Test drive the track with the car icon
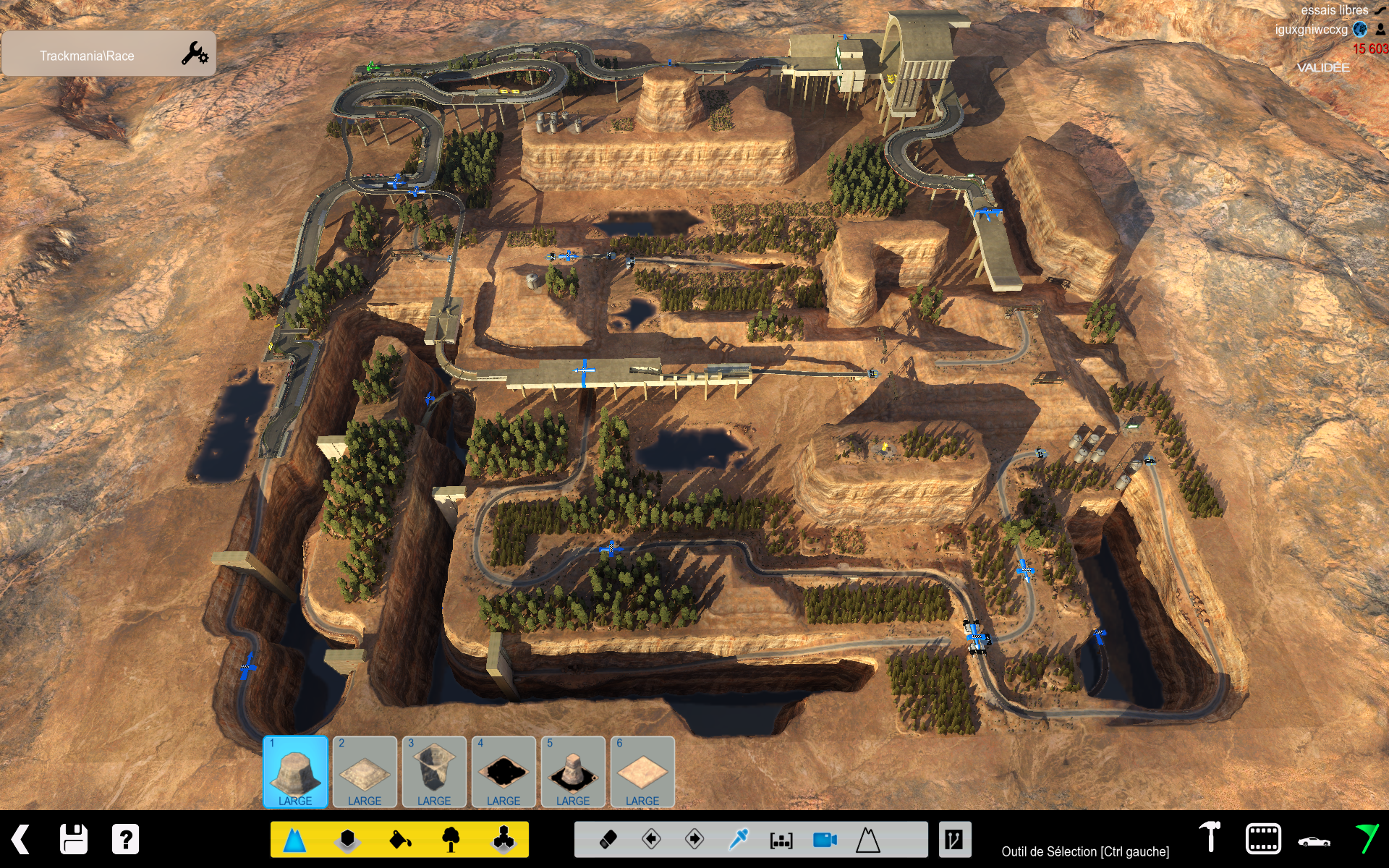The image size is (1389, 868). click(1314, 841)
